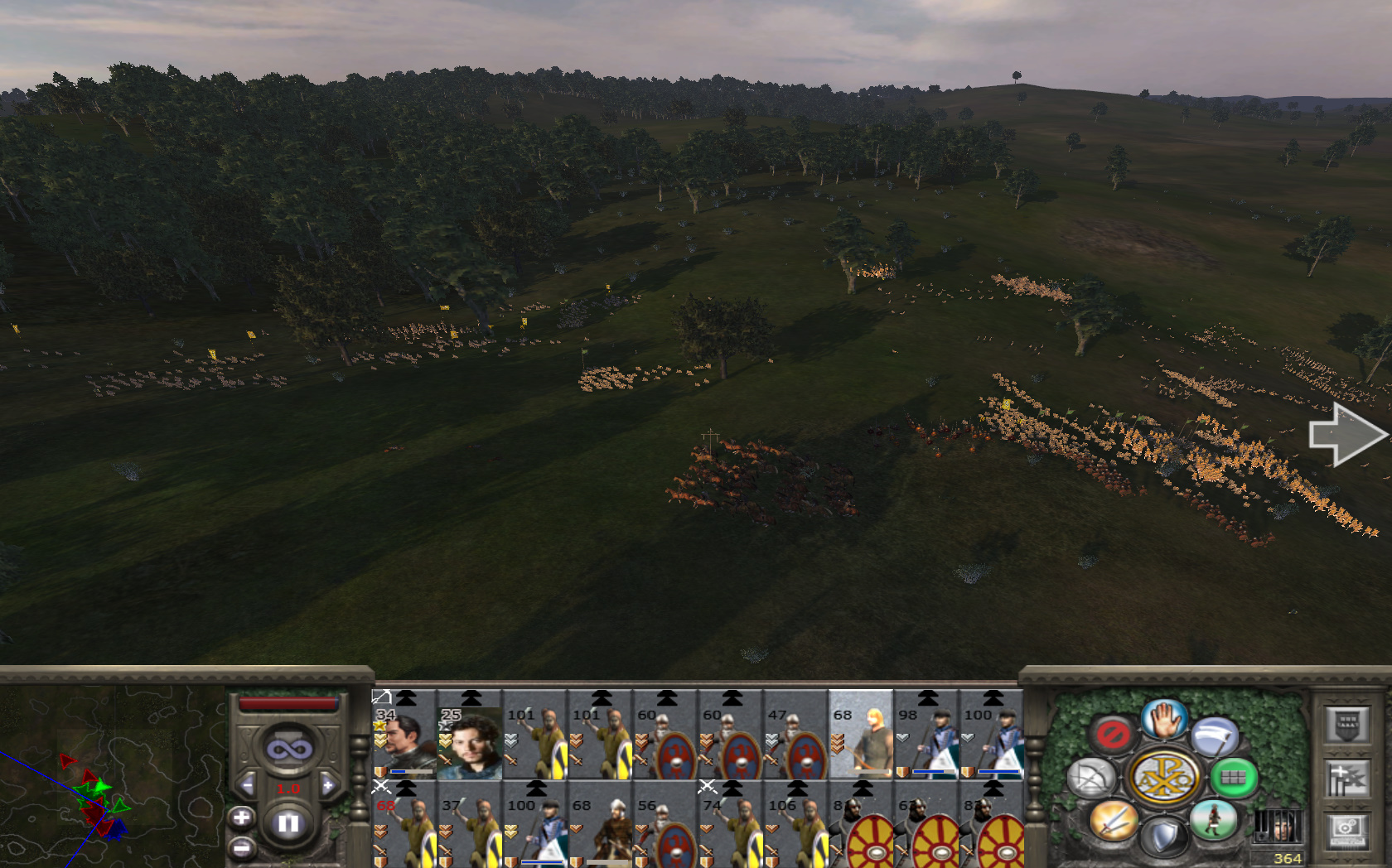Decrease battle speed with the minus arrow
The width and height of the screenshot is (1392, 868).
point(247,785)
